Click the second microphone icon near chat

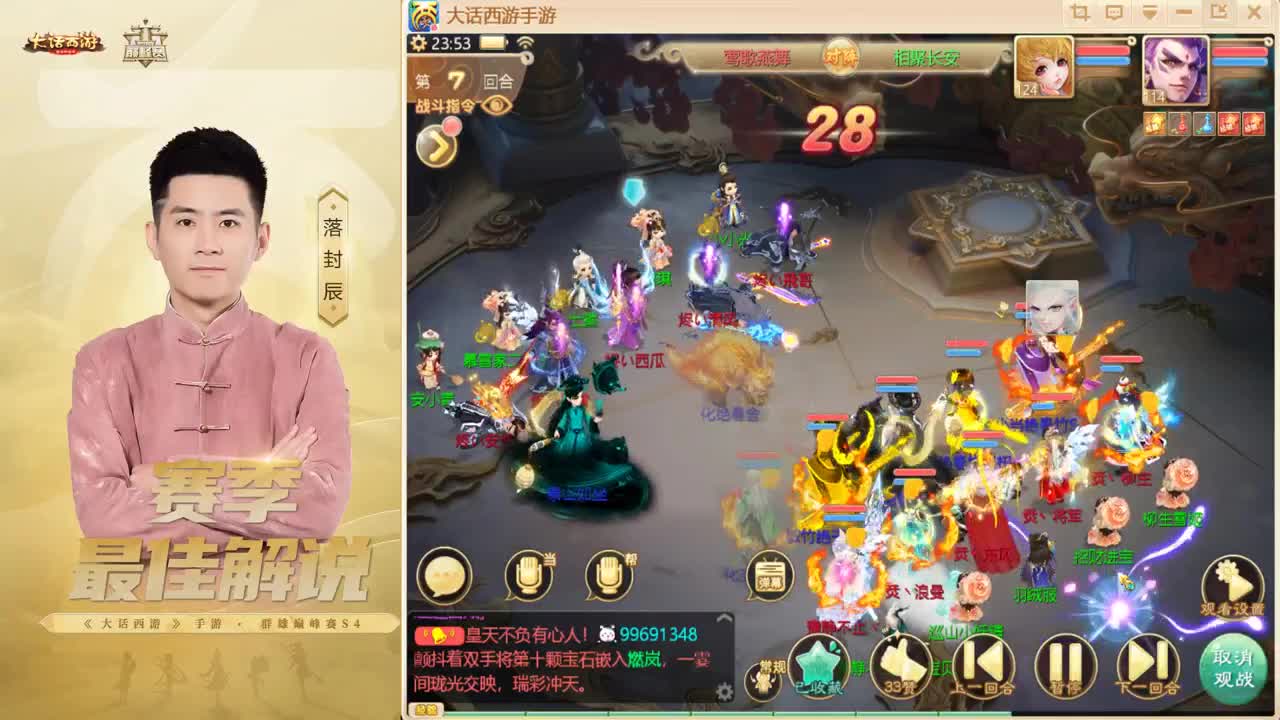click(x=612, y=576)
